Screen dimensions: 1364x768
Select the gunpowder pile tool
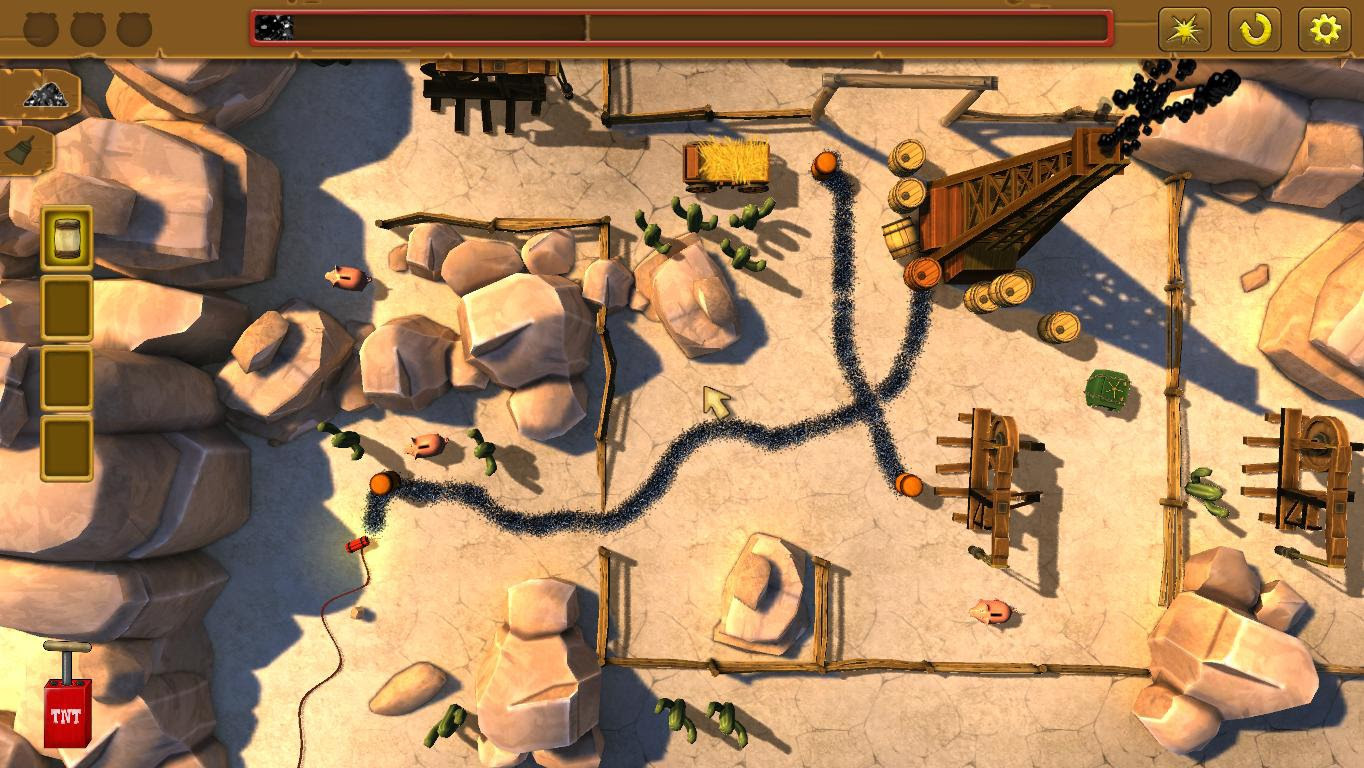click(42, 94)
